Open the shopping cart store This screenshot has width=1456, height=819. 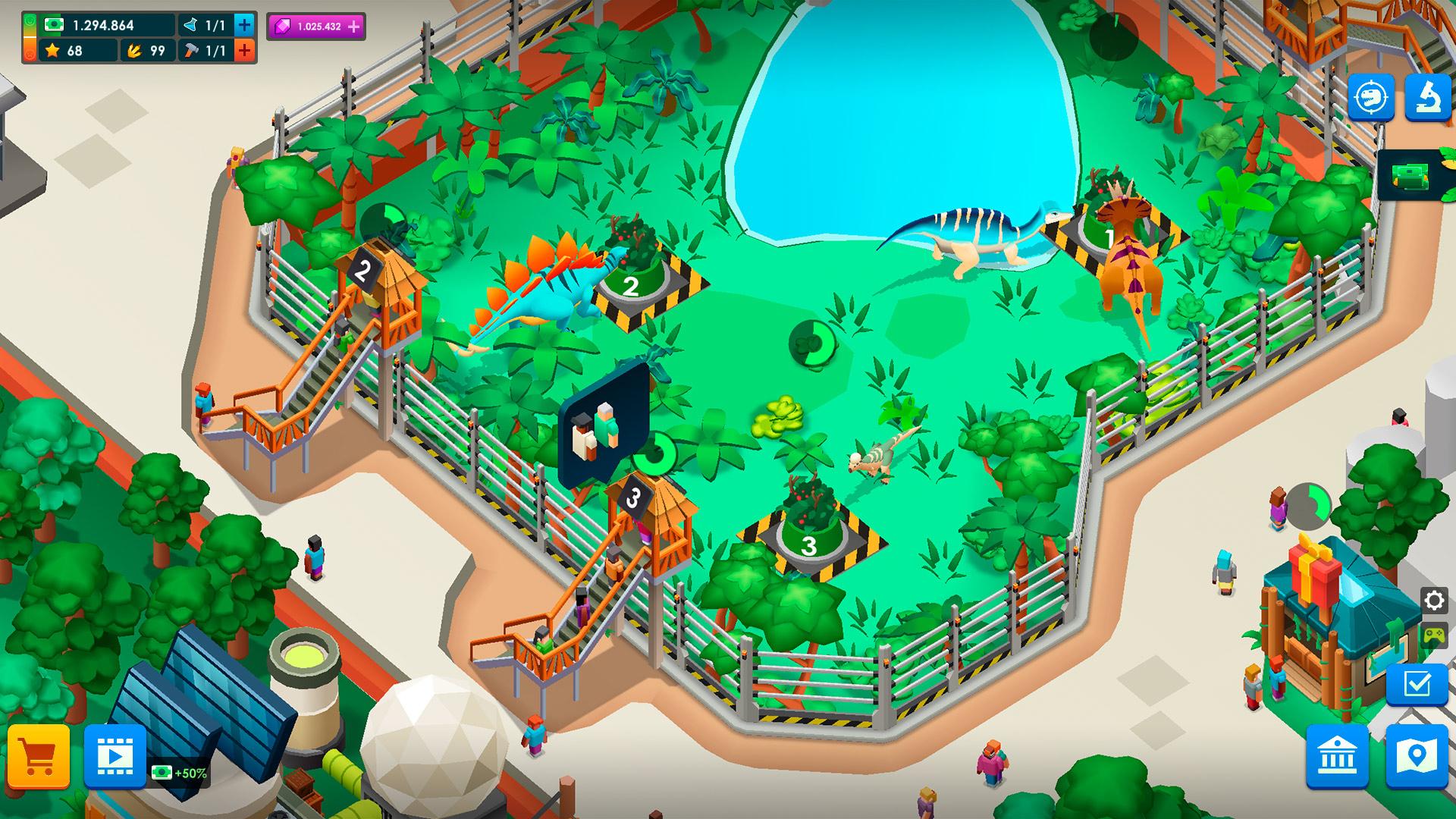[39, 756]
